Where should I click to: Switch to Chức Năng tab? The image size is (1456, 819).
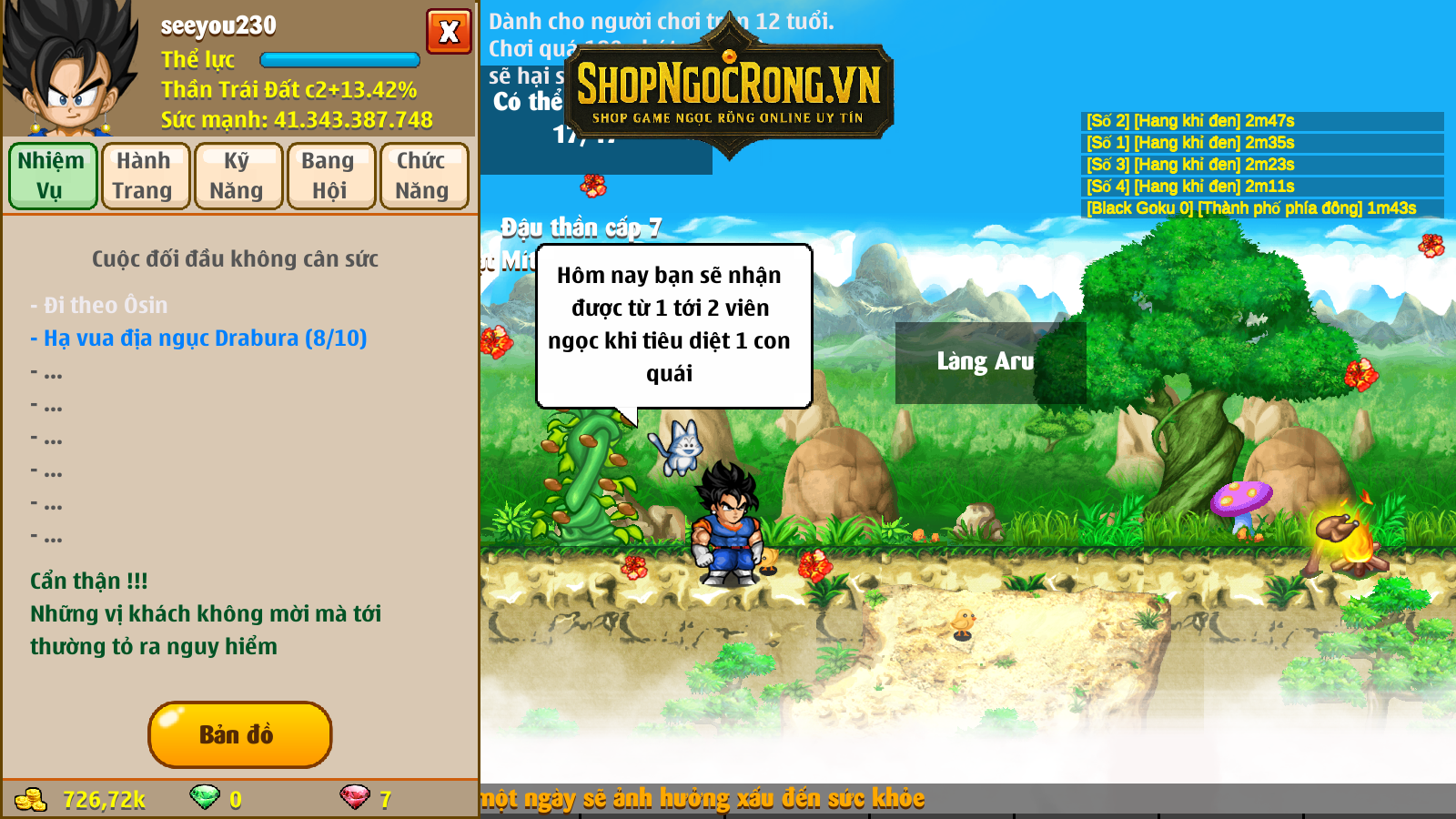[x=424, y=176]
